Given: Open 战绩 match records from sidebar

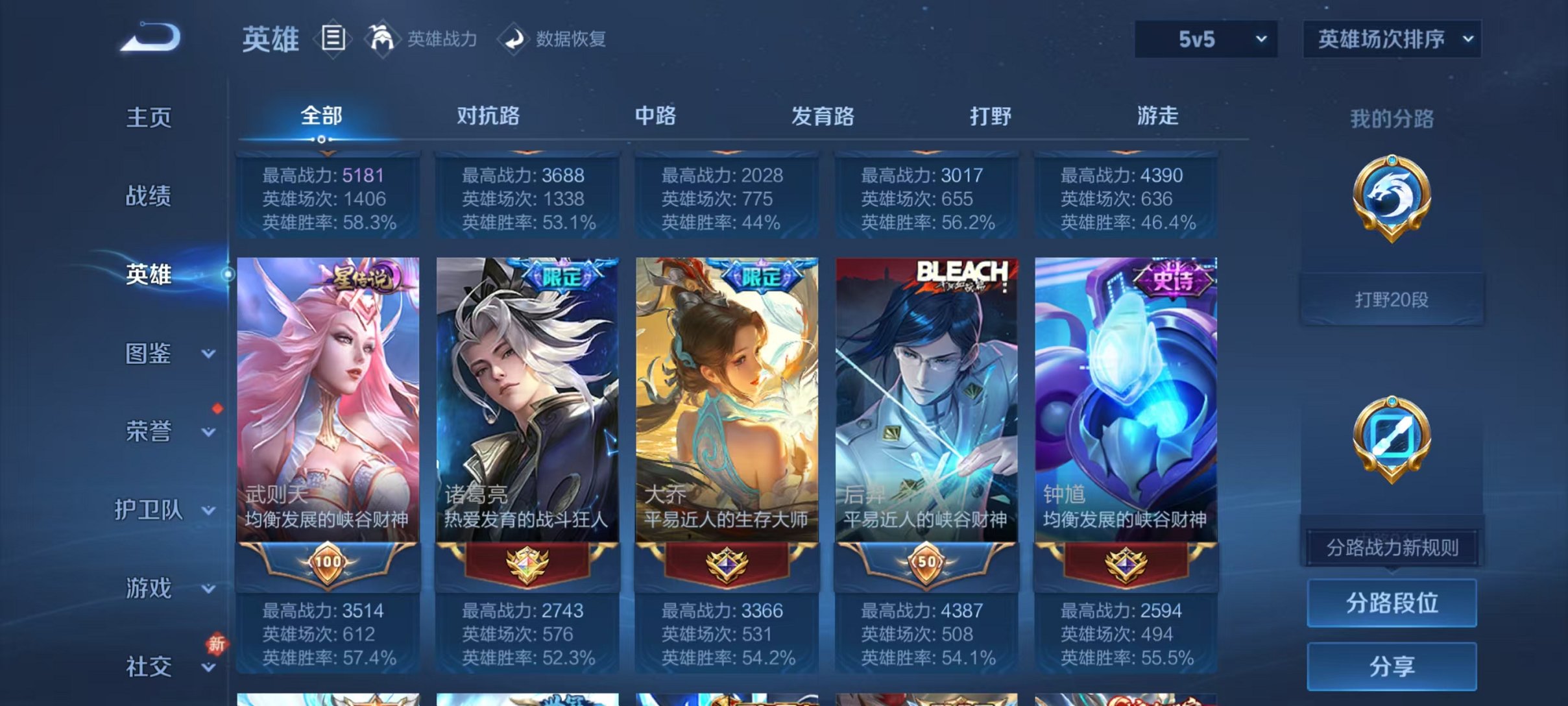Looking at the screenshot, I should click(150, 197).
